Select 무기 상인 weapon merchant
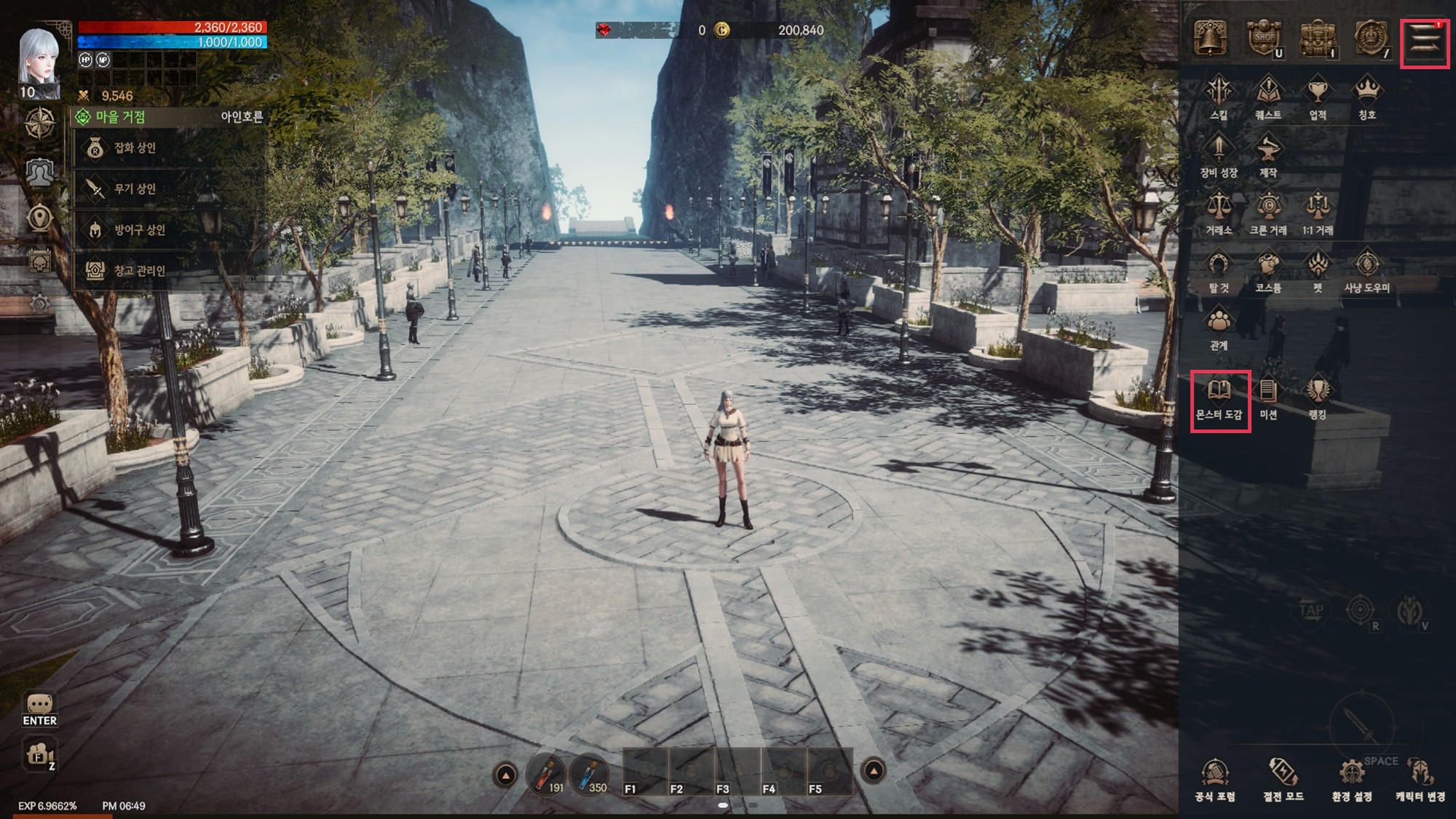The width and height of the screenshot is (1456, 819). point(135,189)
